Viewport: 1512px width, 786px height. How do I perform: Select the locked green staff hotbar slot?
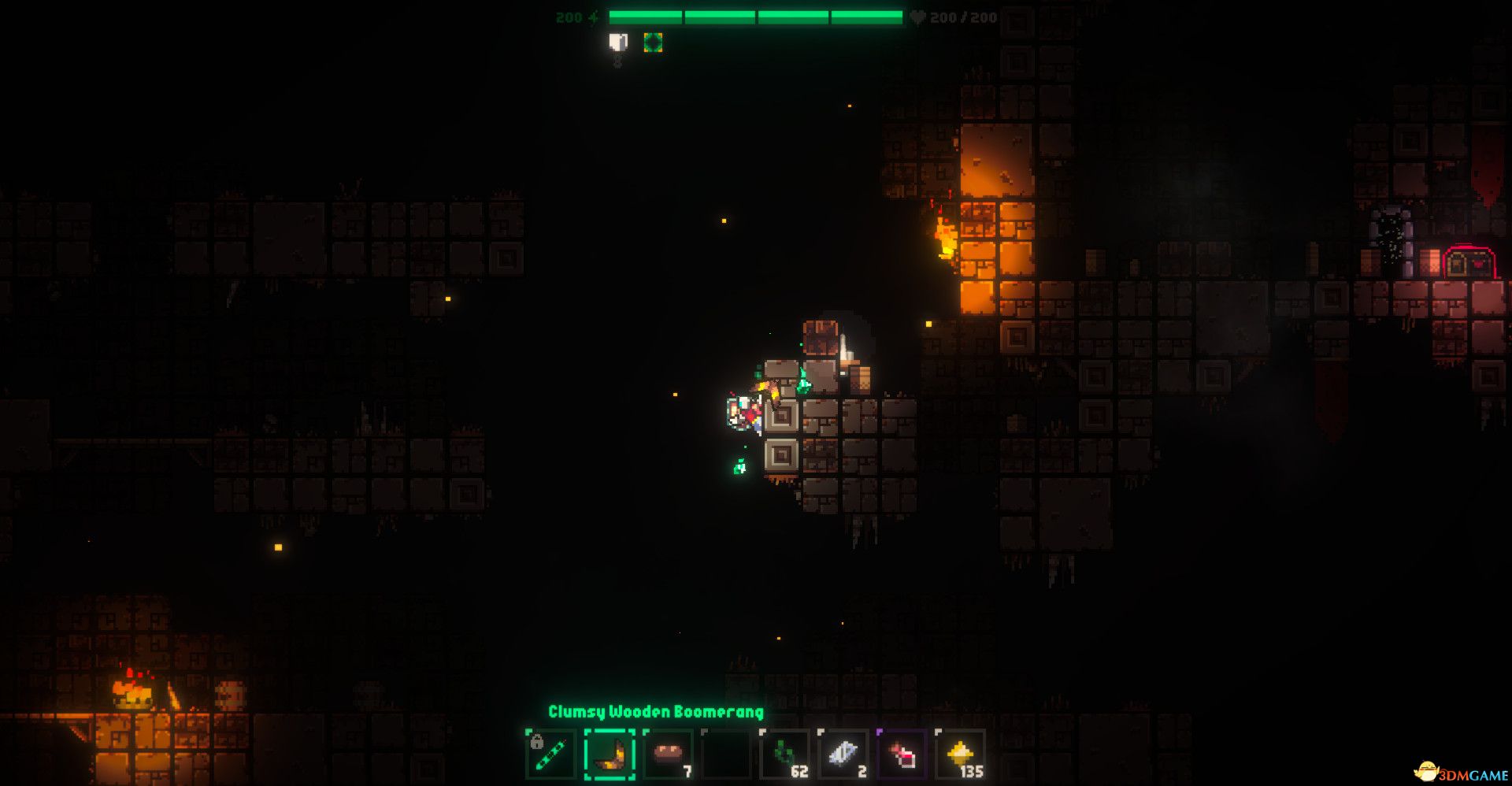click(550, 754)
